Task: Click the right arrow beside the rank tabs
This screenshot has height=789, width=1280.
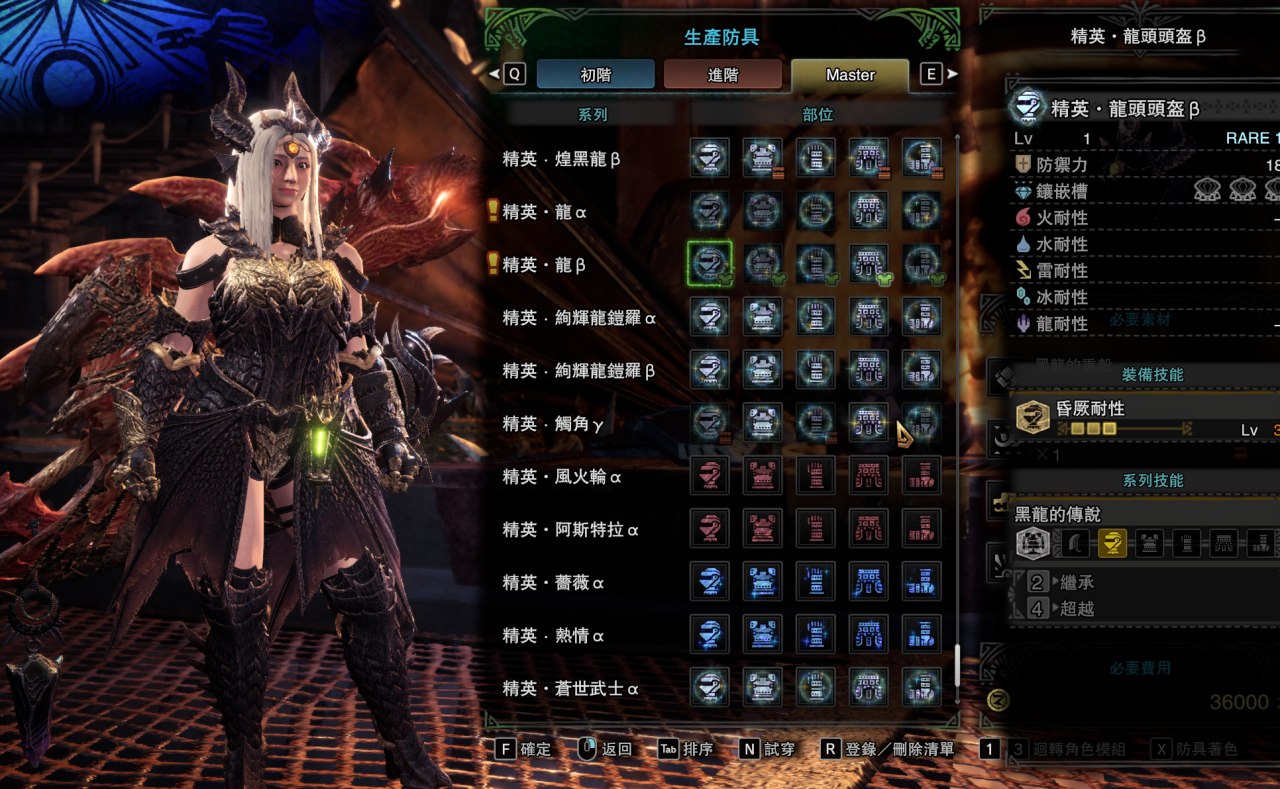Action: (952, 74)
